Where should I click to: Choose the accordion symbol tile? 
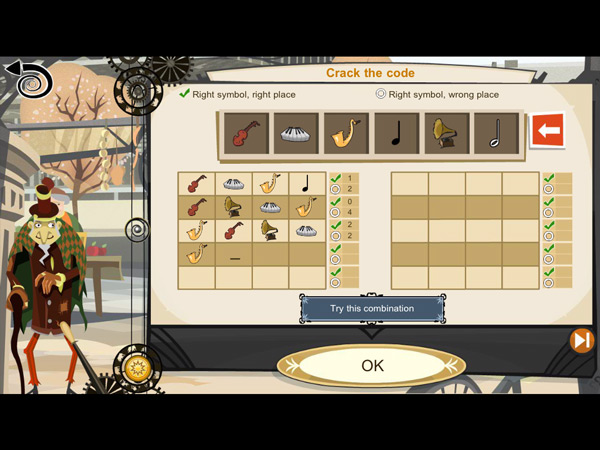point(296,133)
